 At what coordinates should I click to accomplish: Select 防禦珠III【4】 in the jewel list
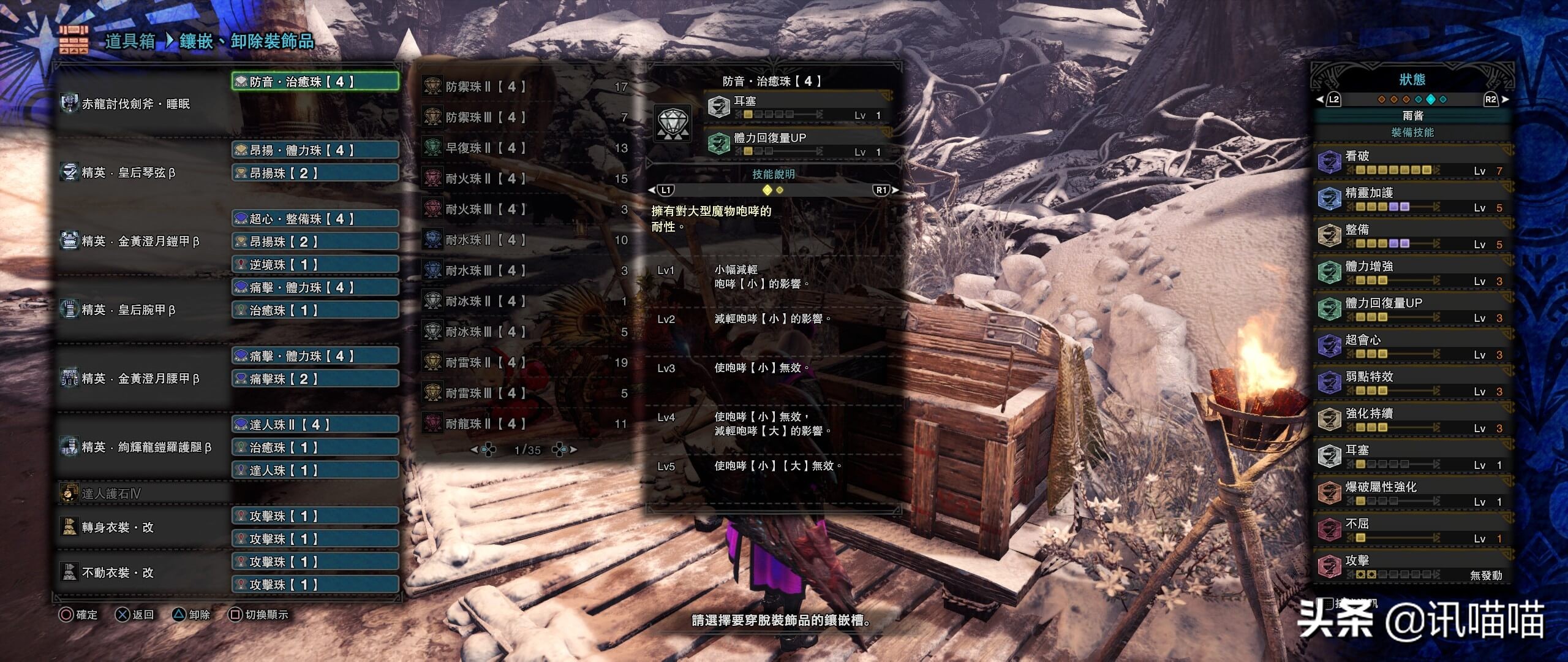pos(526,117)
